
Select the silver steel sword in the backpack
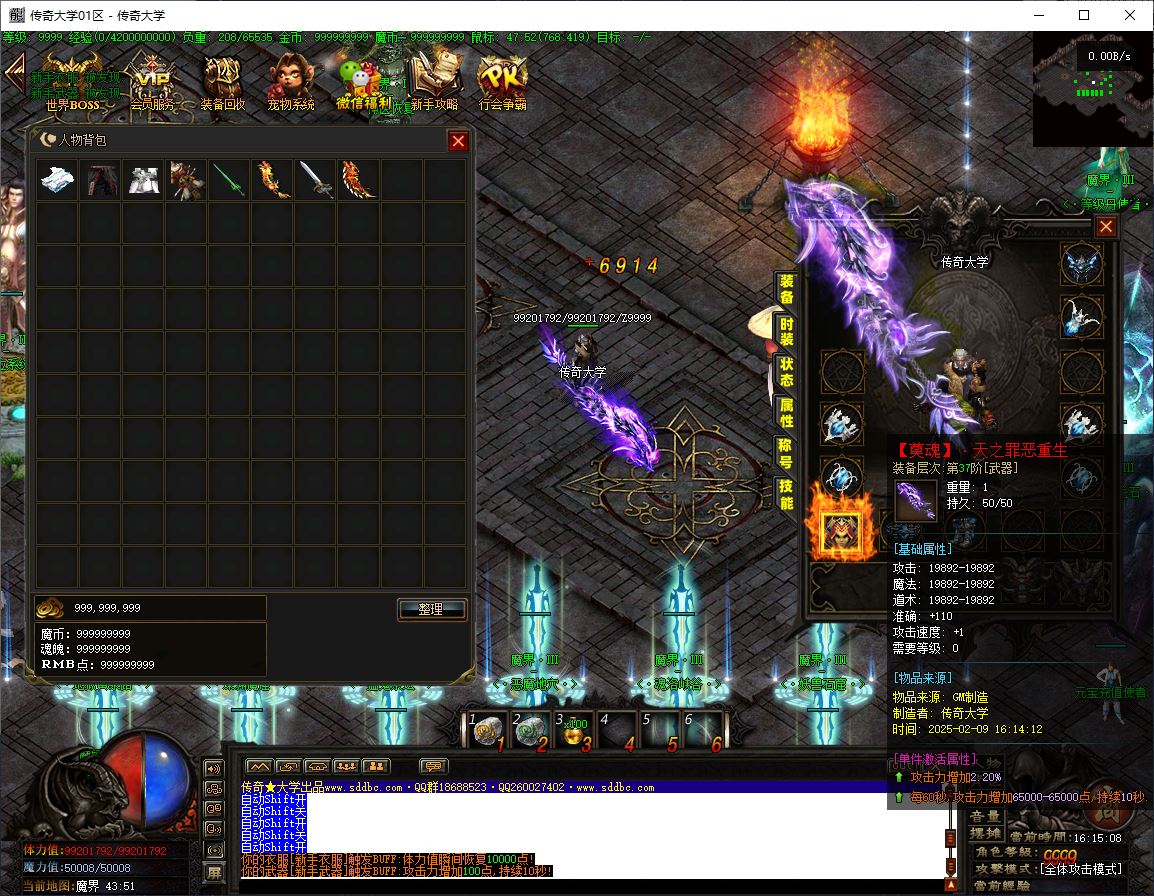(x=315, y=180)
